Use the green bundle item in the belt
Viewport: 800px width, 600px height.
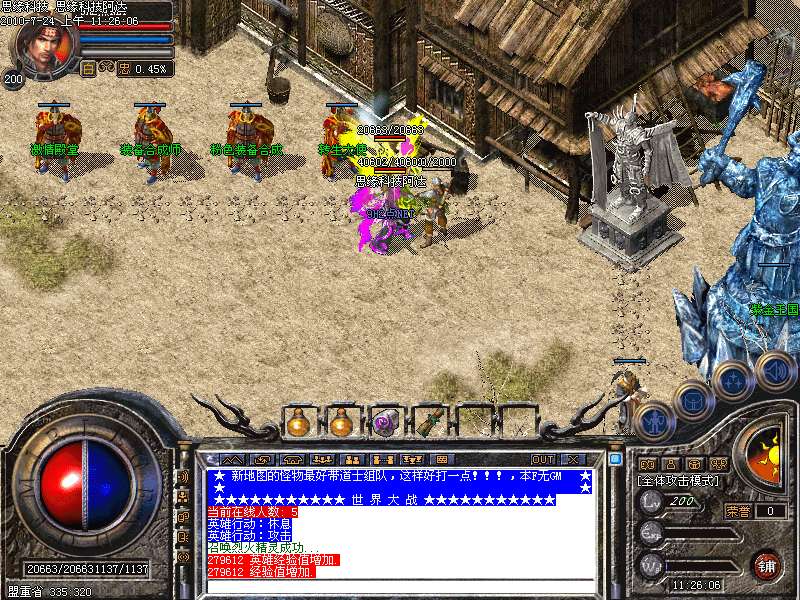tap(428, 421)
